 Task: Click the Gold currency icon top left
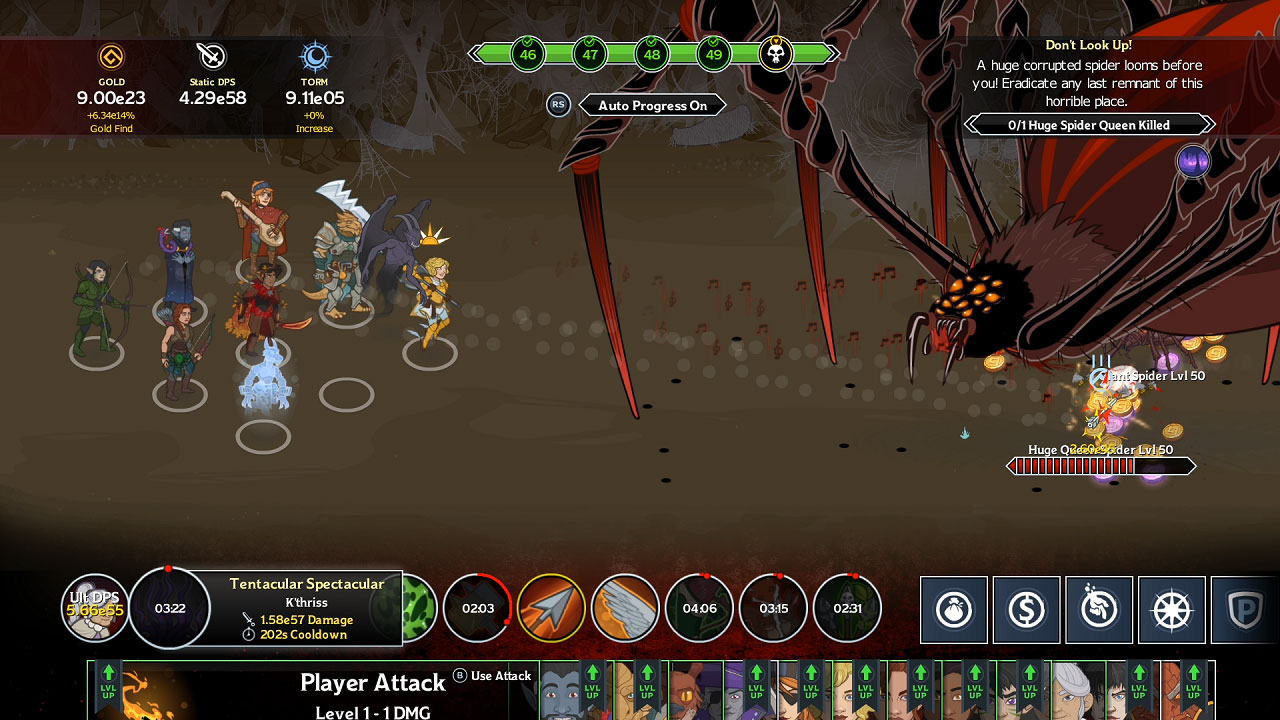pos(112,58)
